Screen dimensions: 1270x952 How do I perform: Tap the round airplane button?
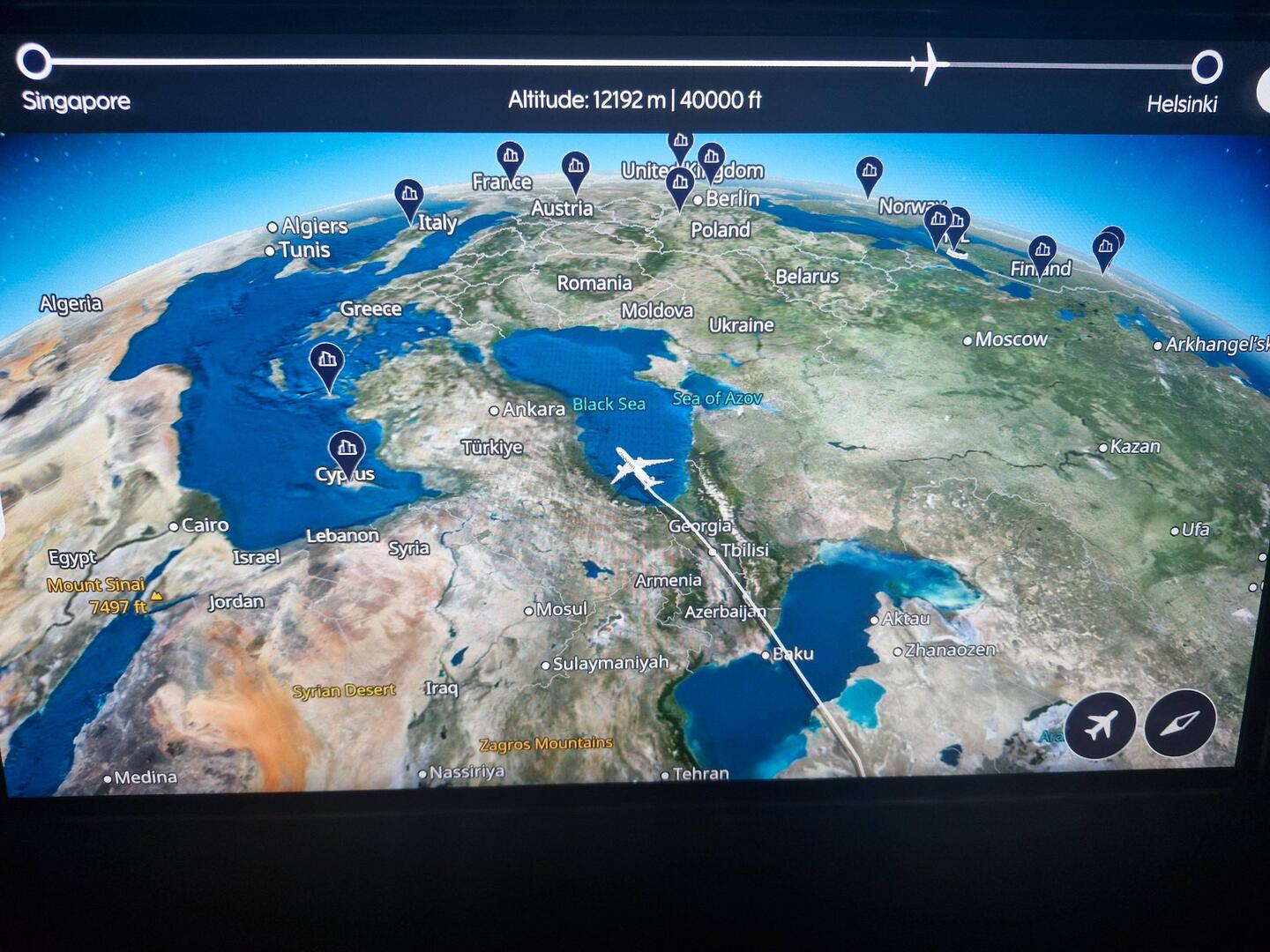coord(1099,725)
